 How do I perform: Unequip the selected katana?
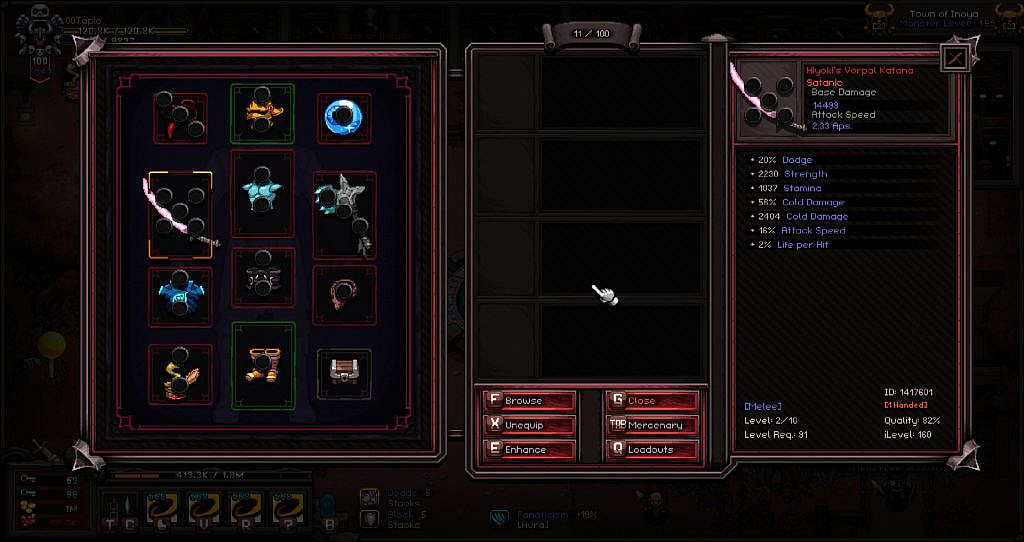pos(530,425)
